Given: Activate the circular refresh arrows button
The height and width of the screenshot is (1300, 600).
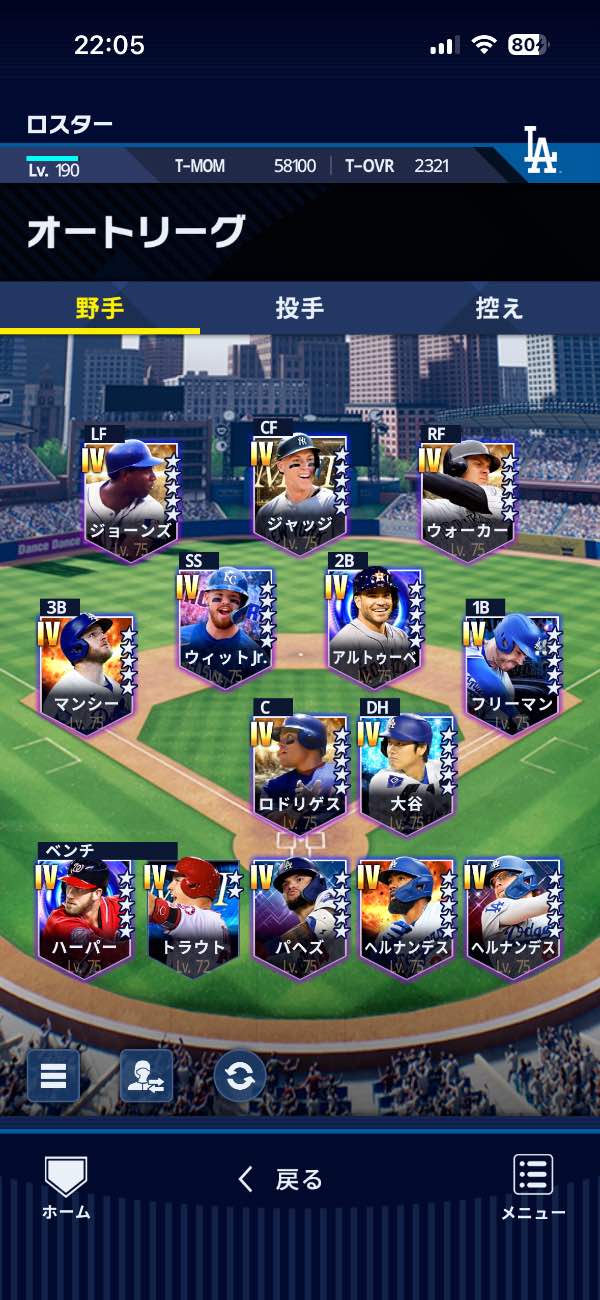Looking at the screenshot, I should pos(240,1076).
